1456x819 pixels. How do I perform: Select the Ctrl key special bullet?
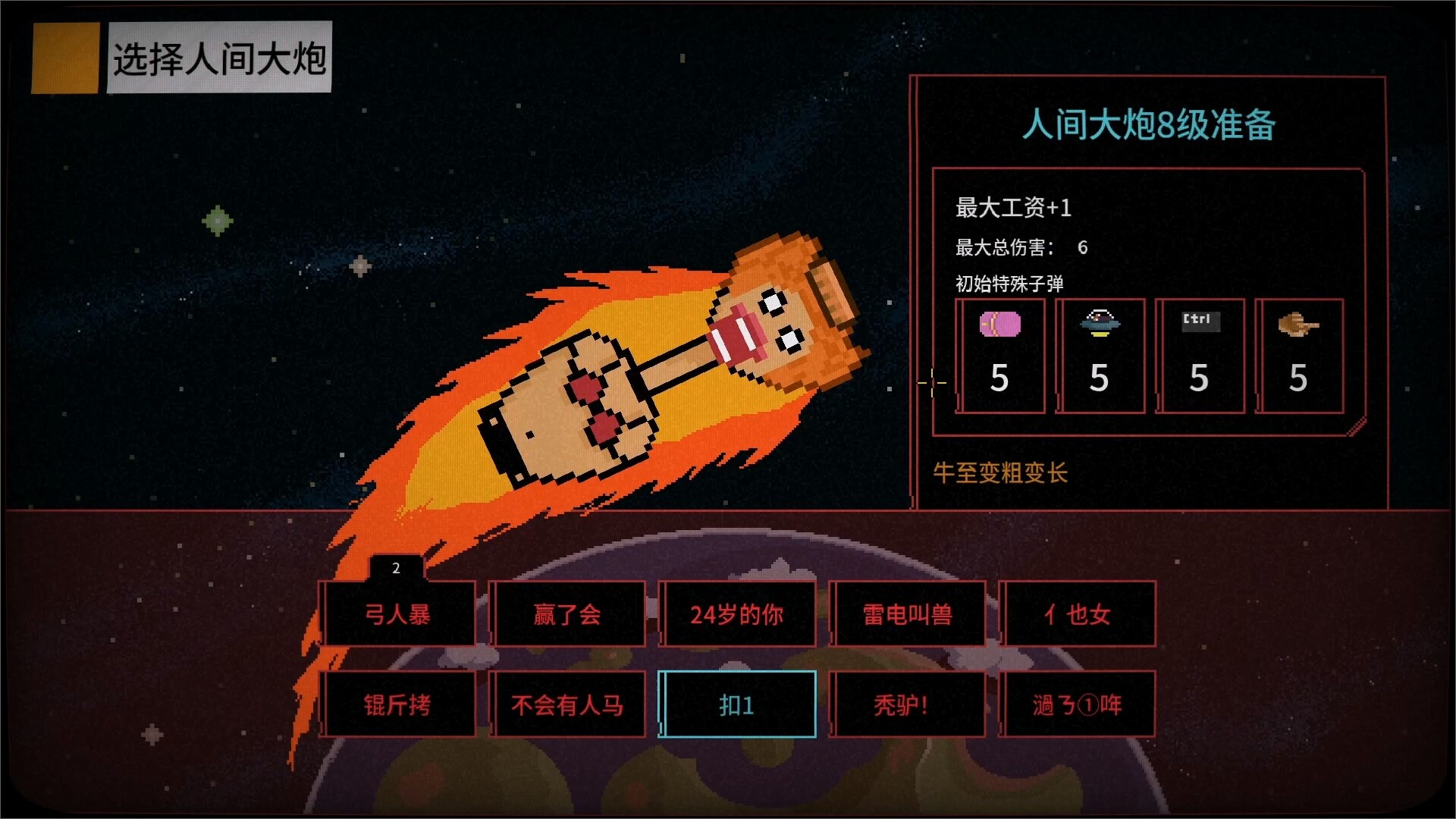tap(1200, 356)
